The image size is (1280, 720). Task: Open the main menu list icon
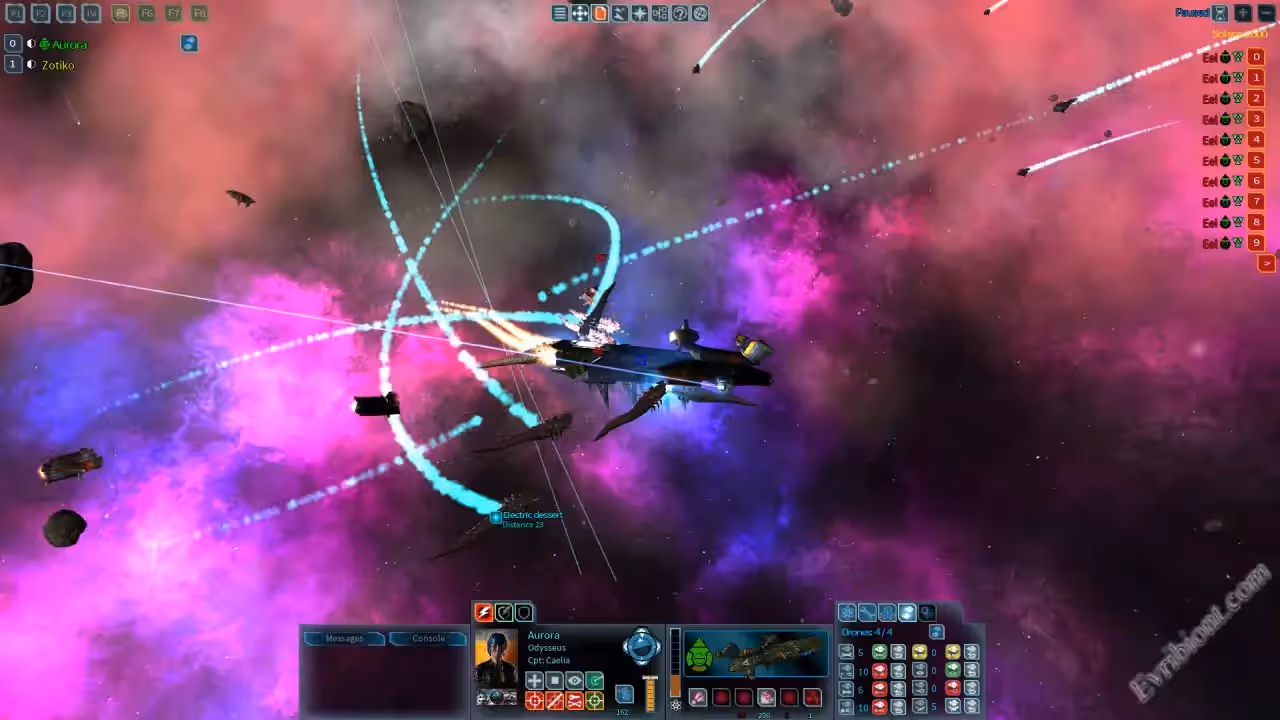560,13
